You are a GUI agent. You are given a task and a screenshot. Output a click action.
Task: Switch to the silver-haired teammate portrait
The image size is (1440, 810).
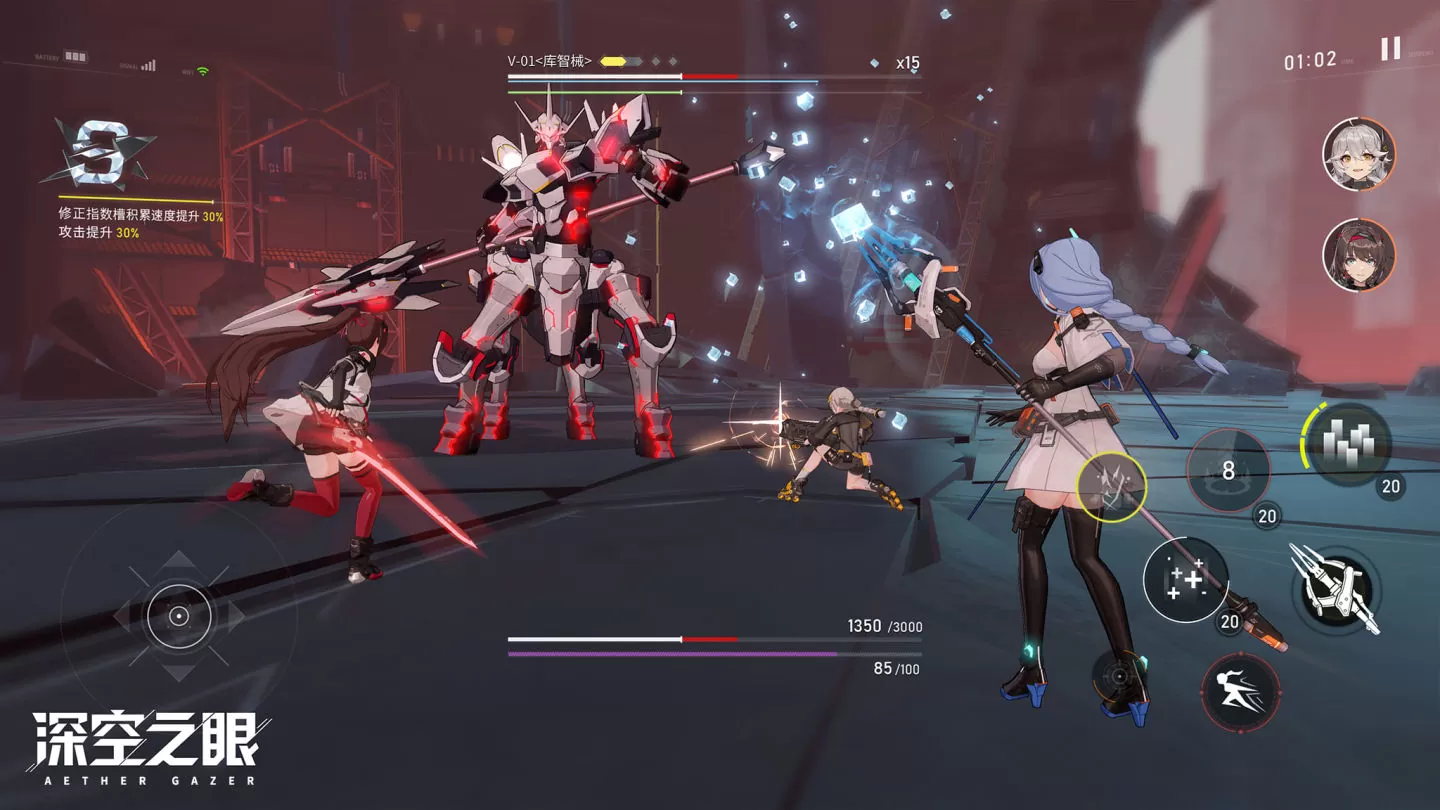(1358, 154)
